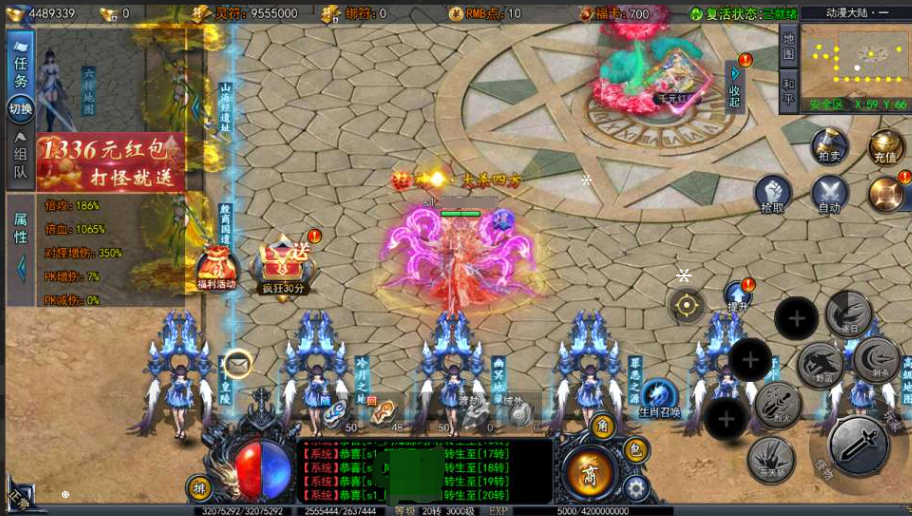Open the 提升 upgrade icon
912x516 pixels.
click(738, 296)
